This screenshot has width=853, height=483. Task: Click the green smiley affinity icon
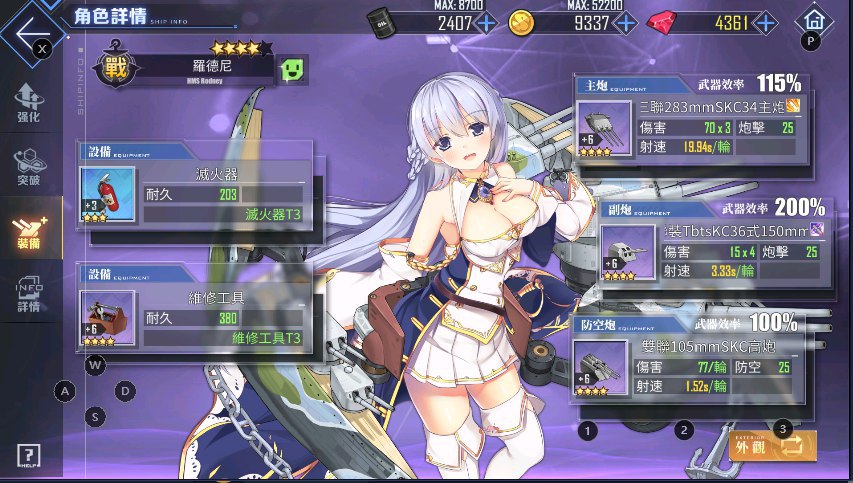tap(293, 70)
